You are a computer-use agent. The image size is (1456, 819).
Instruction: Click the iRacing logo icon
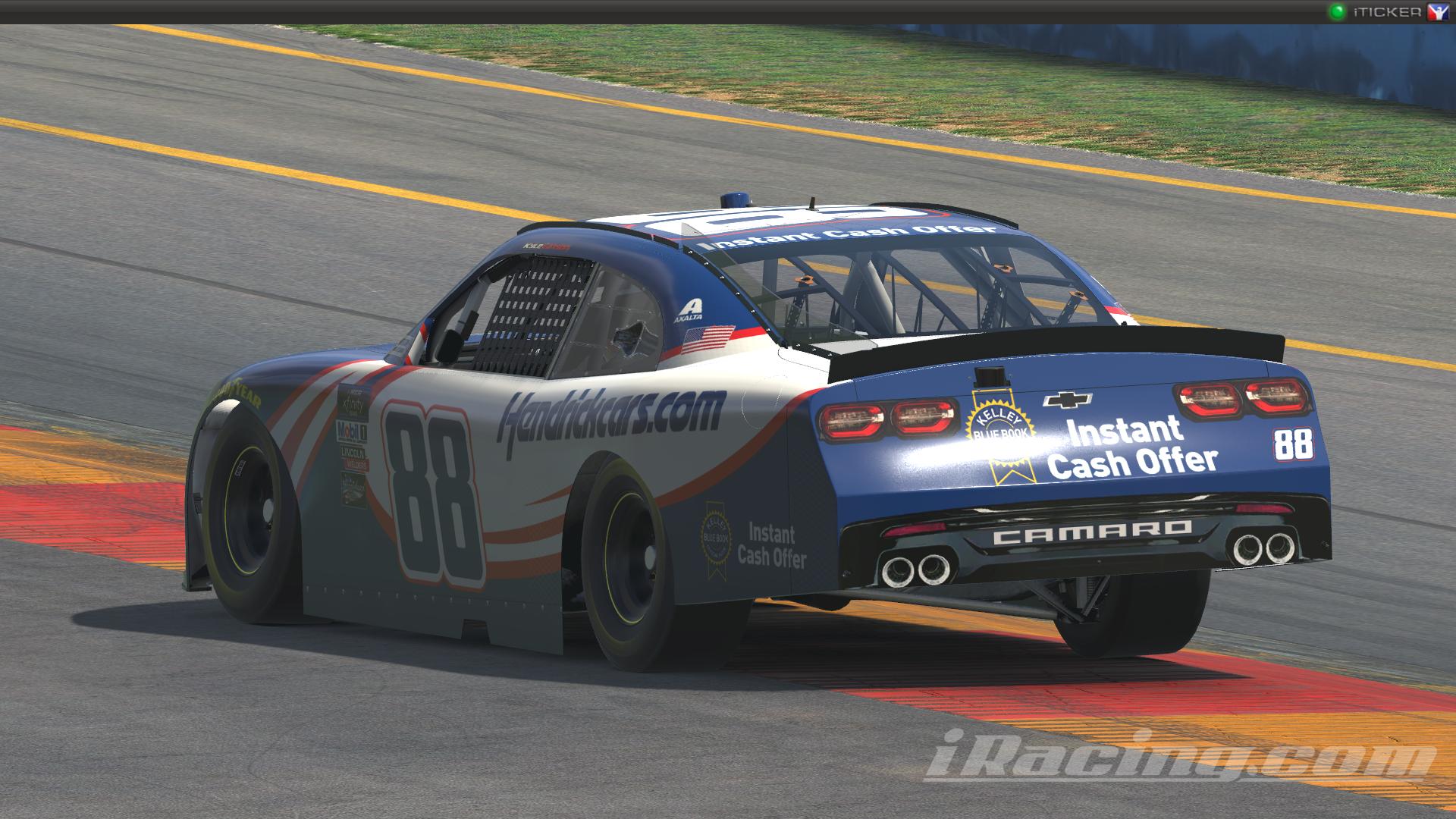tap(1437, 12)
